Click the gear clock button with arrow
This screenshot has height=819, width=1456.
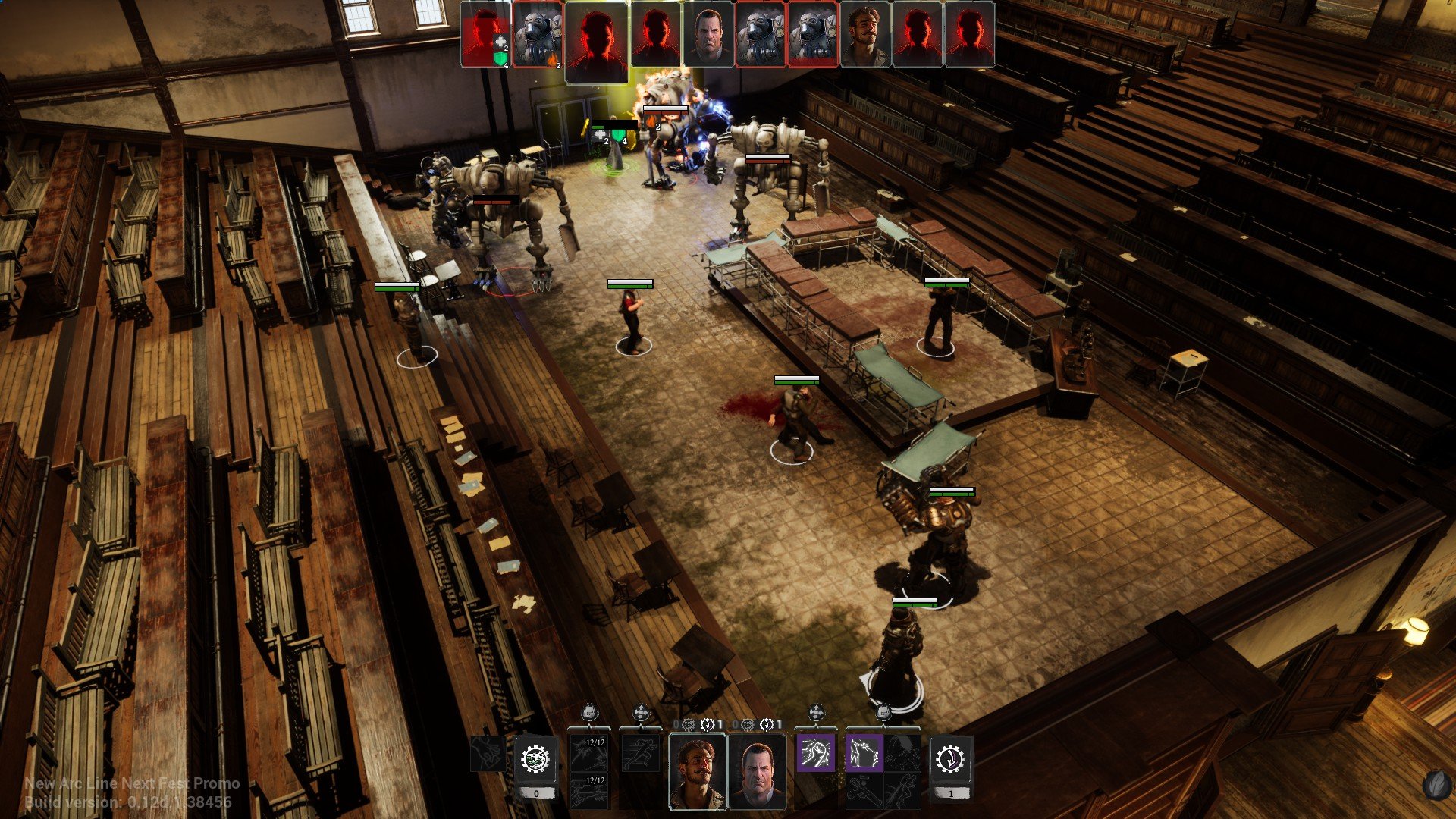(x=951, y=759)
